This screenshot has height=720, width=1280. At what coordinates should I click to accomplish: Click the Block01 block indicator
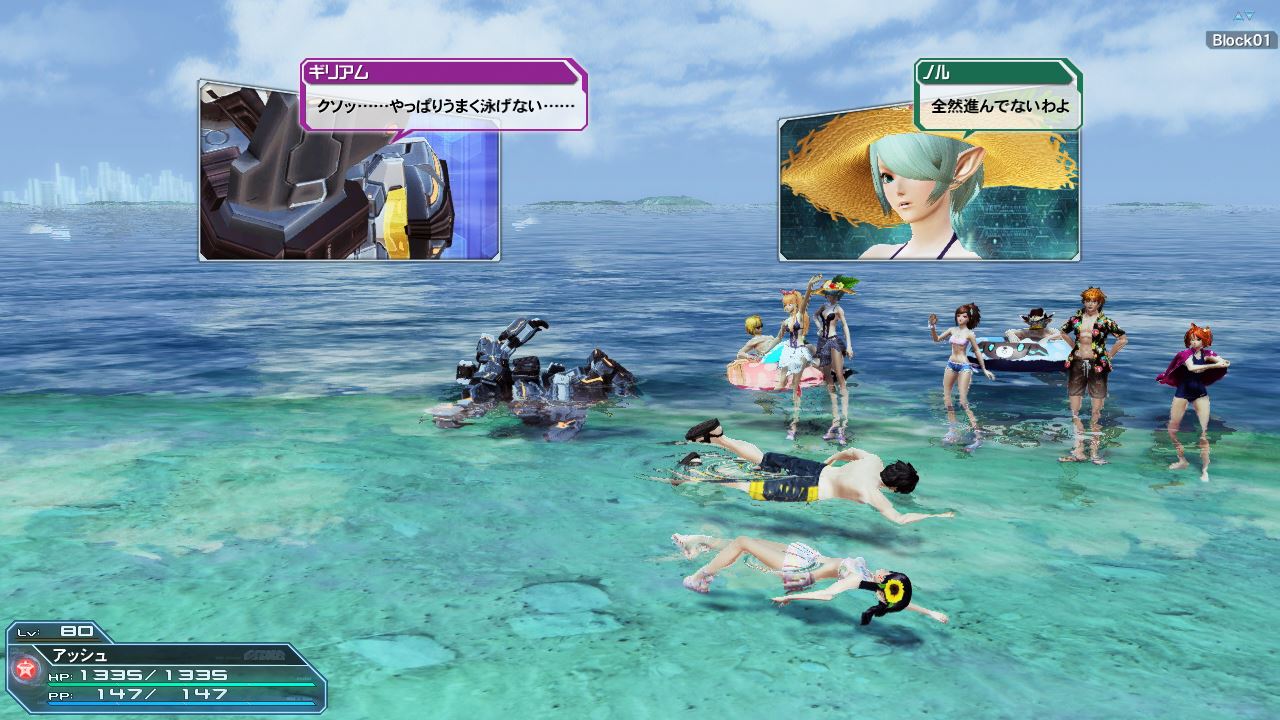click(x=1241, y=40)
